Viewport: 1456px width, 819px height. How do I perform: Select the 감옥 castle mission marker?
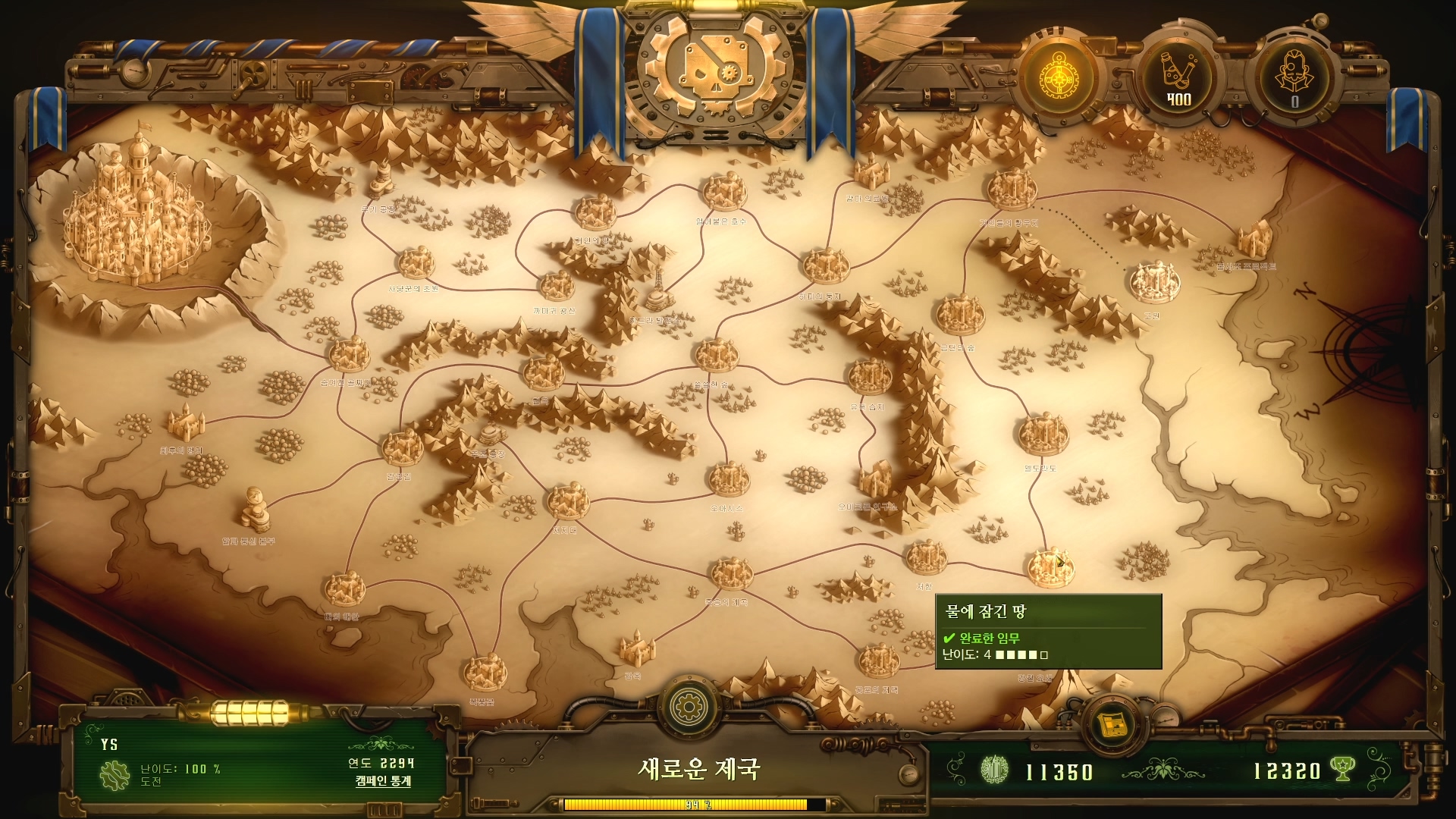click(x=636, y=647)
